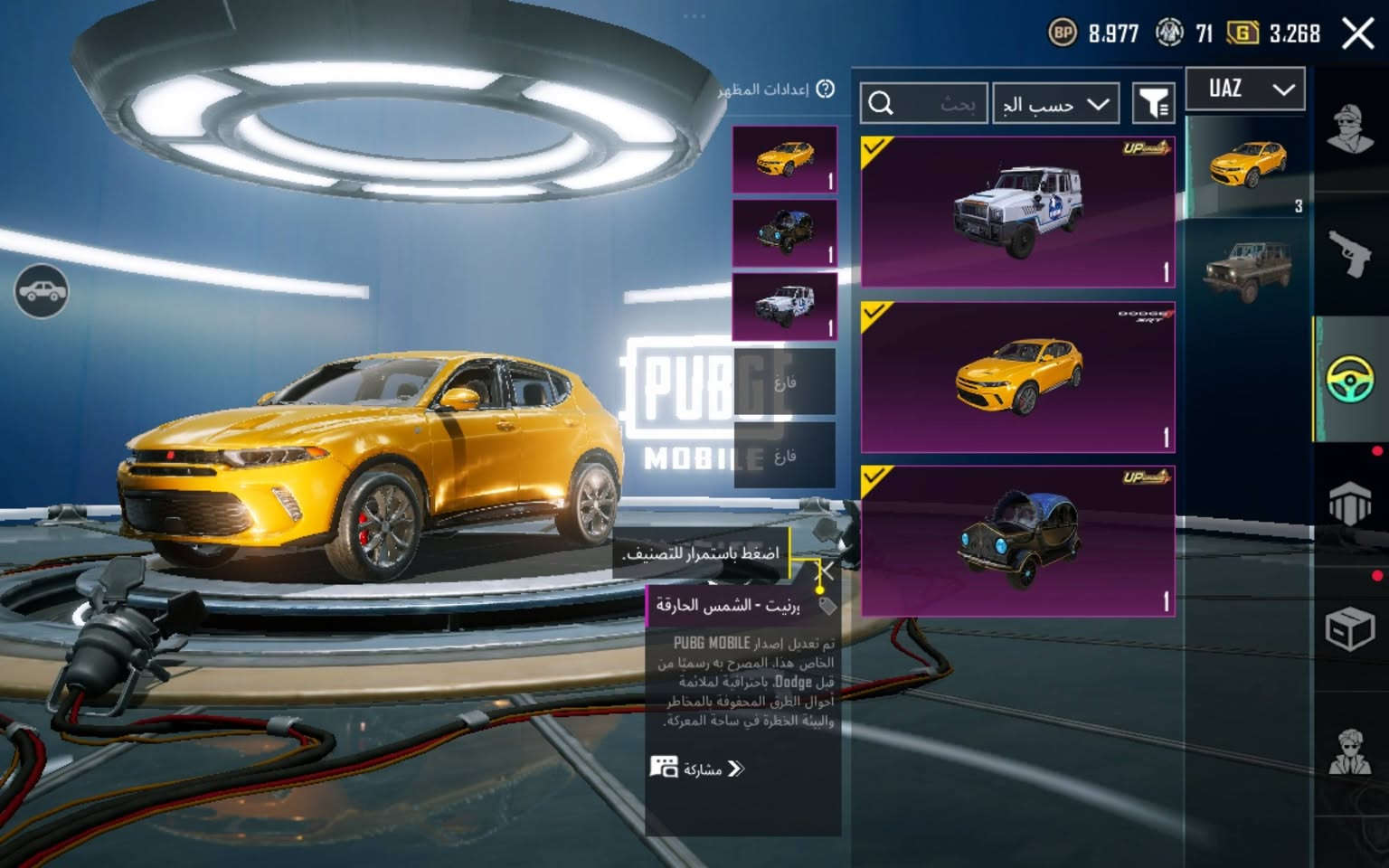Screen dimensions: 1389x868
Task: Open the helmet emblem tab
Action: point(1350,502)
